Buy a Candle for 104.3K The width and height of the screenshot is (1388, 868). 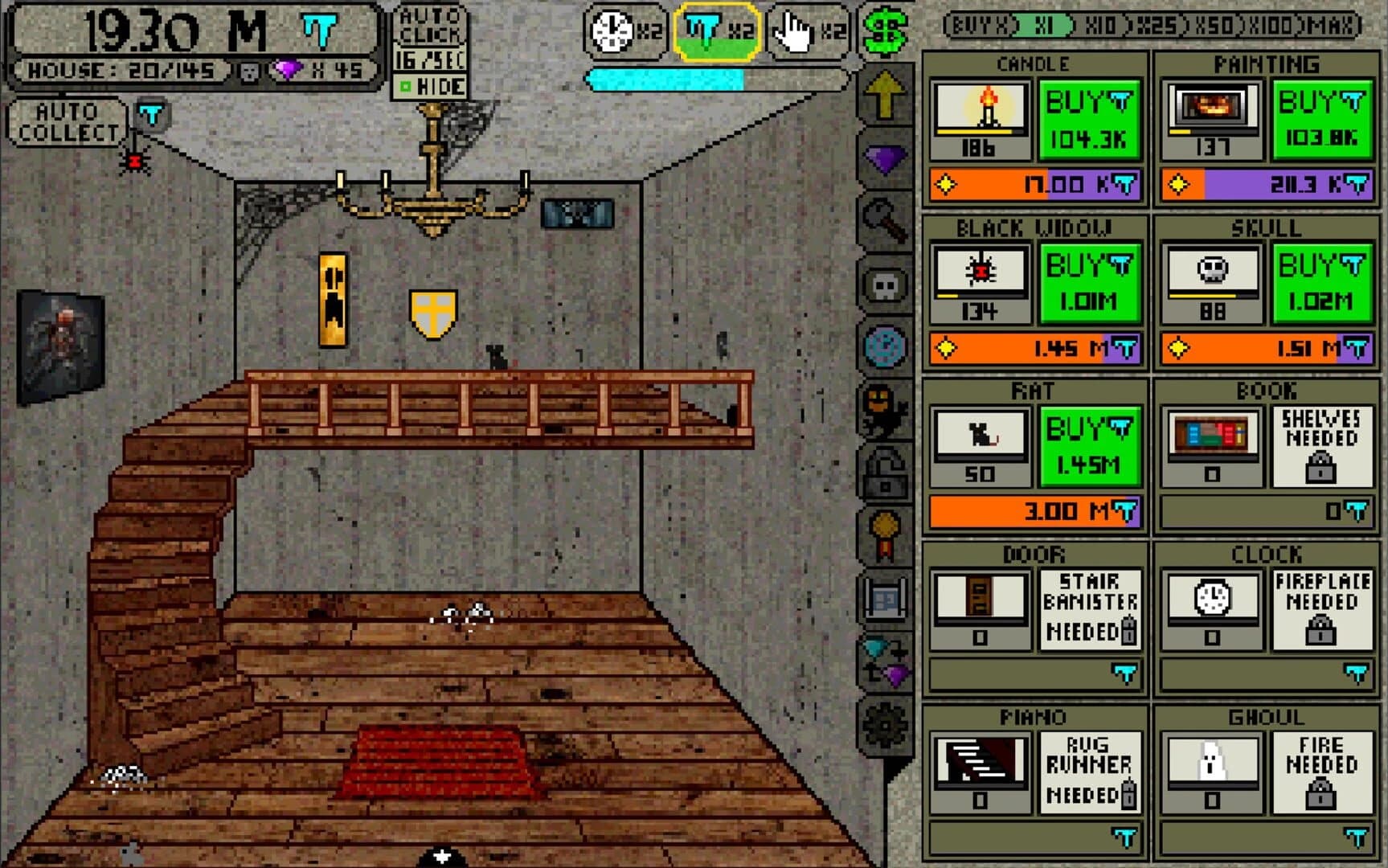click(x=1089, y=119)
